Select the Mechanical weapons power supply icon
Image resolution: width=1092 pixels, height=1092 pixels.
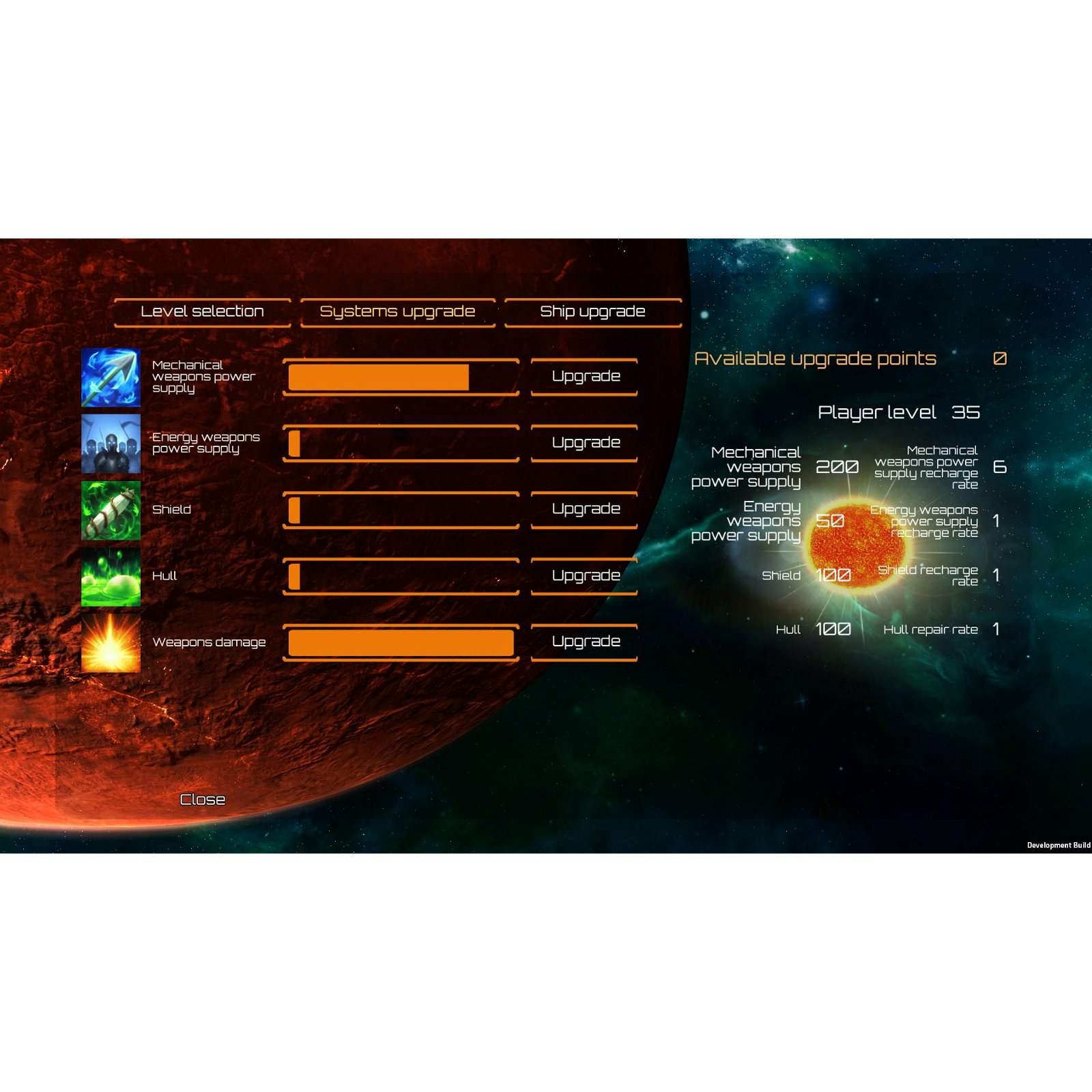[111, 377]
